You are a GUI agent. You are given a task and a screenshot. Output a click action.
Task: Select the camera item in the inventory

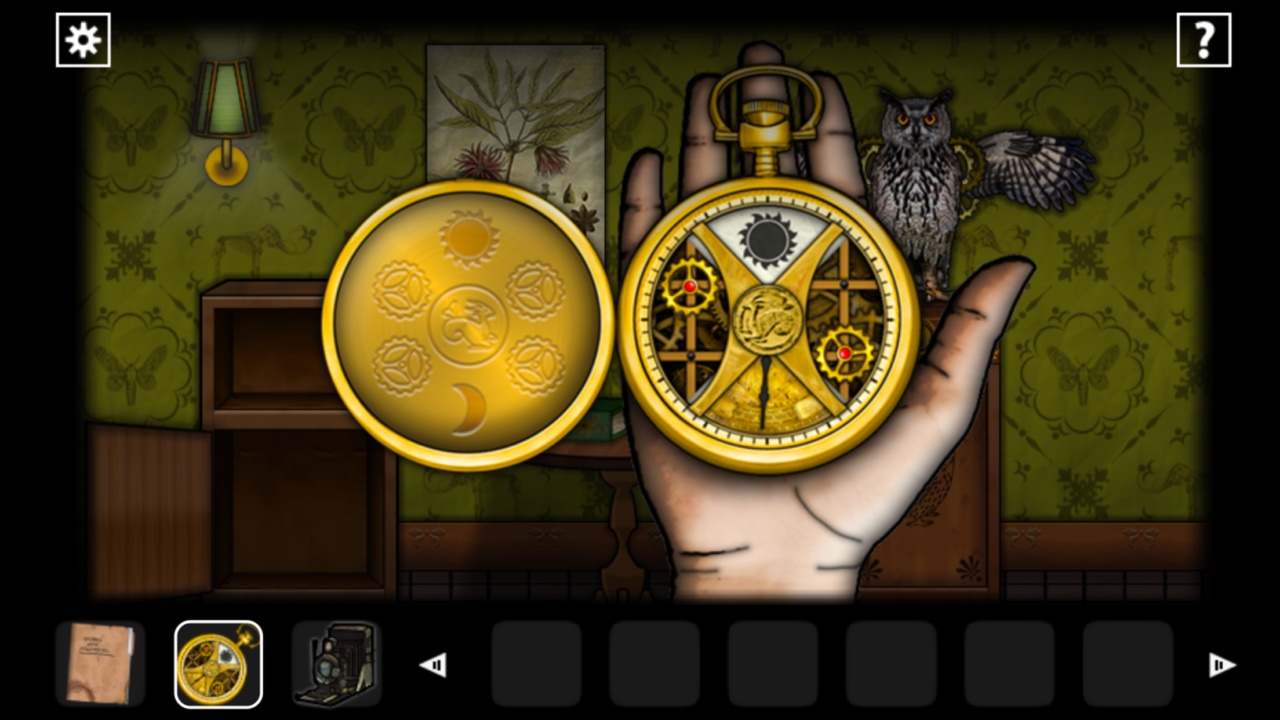[x=335, y=663]
